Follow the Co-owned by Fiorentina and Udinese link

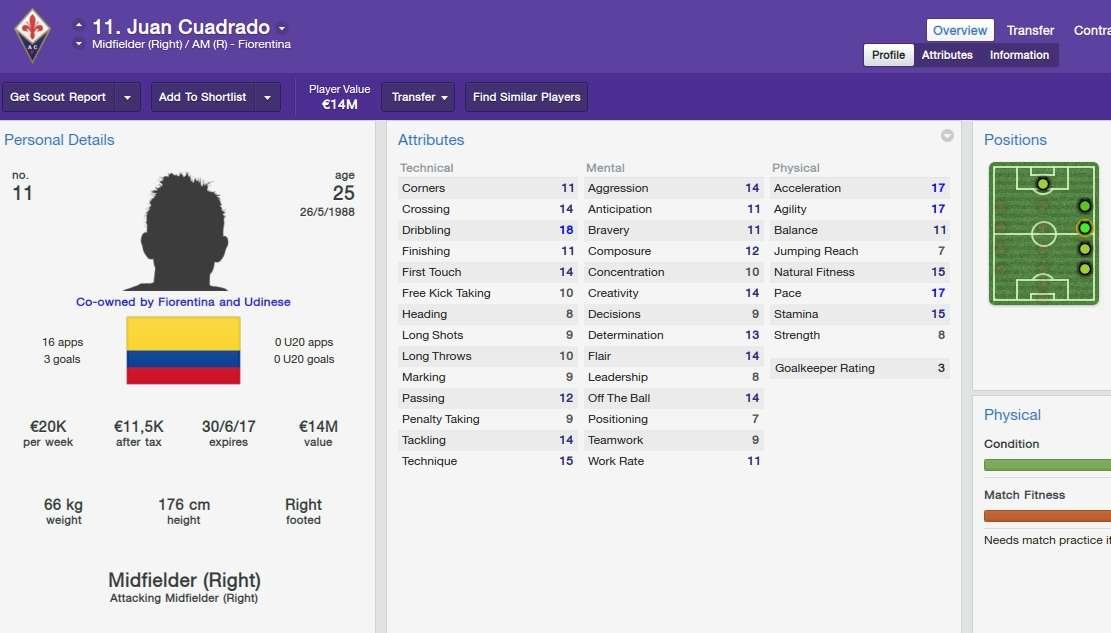(x=183, y=302)
